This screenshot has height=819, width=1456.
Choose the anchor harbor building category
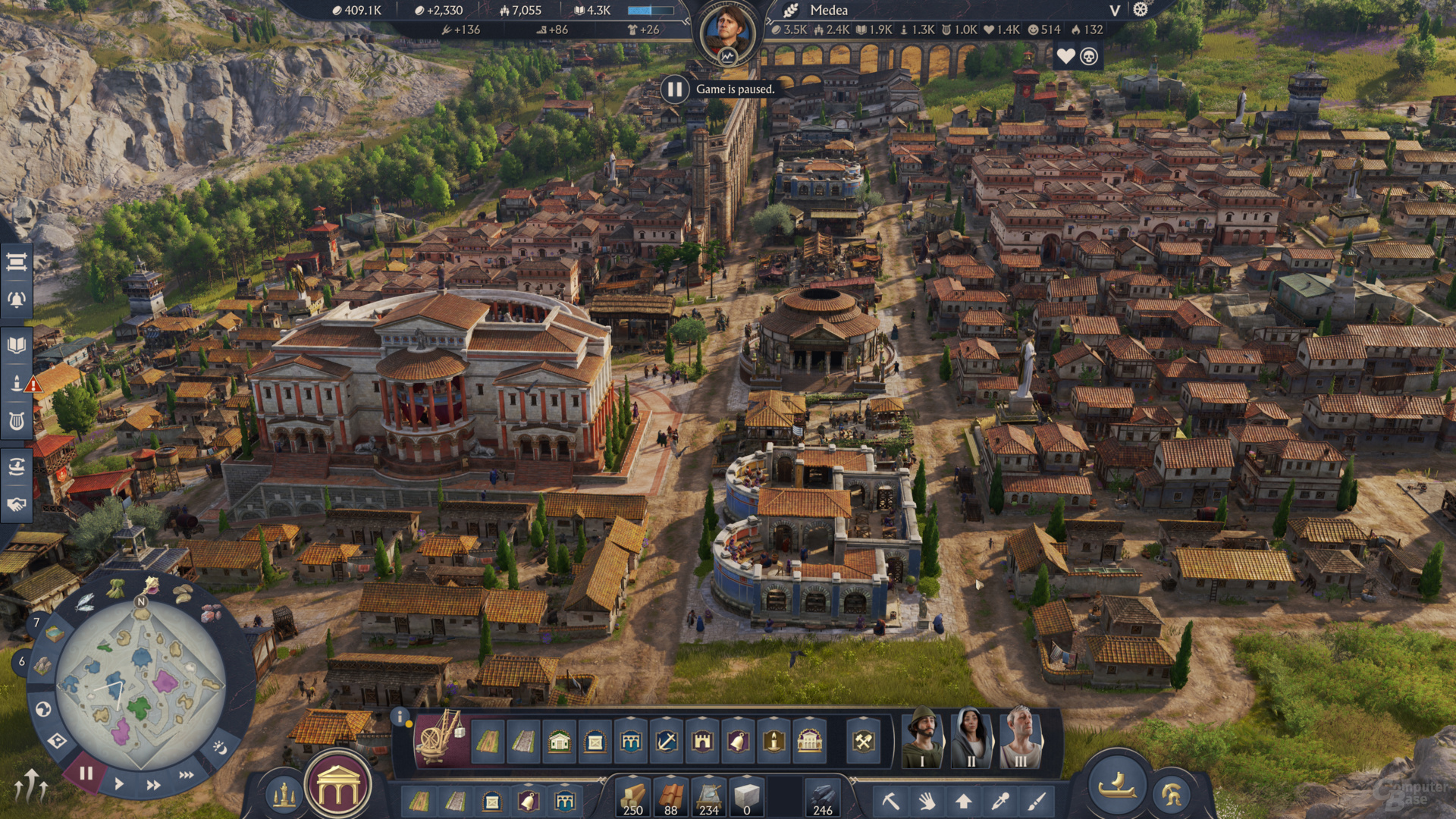667,741
